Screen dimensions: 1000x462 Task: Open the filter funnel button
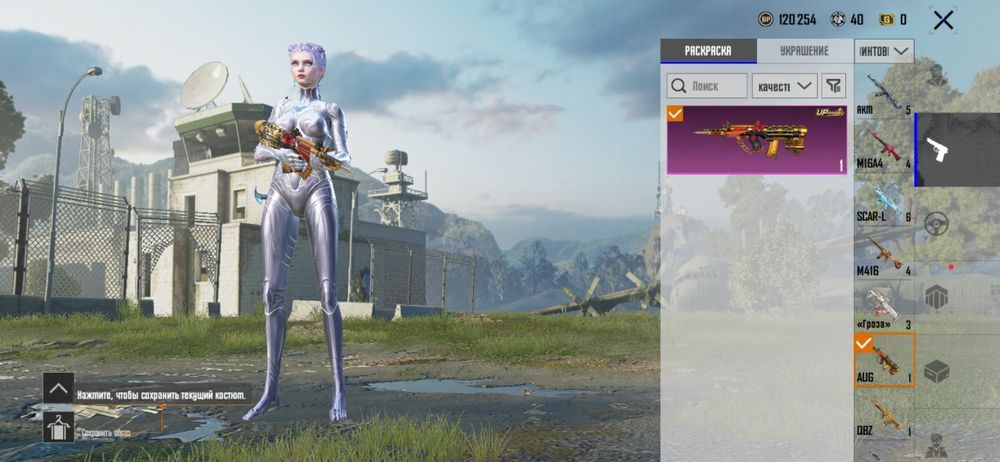pos(833,86)
